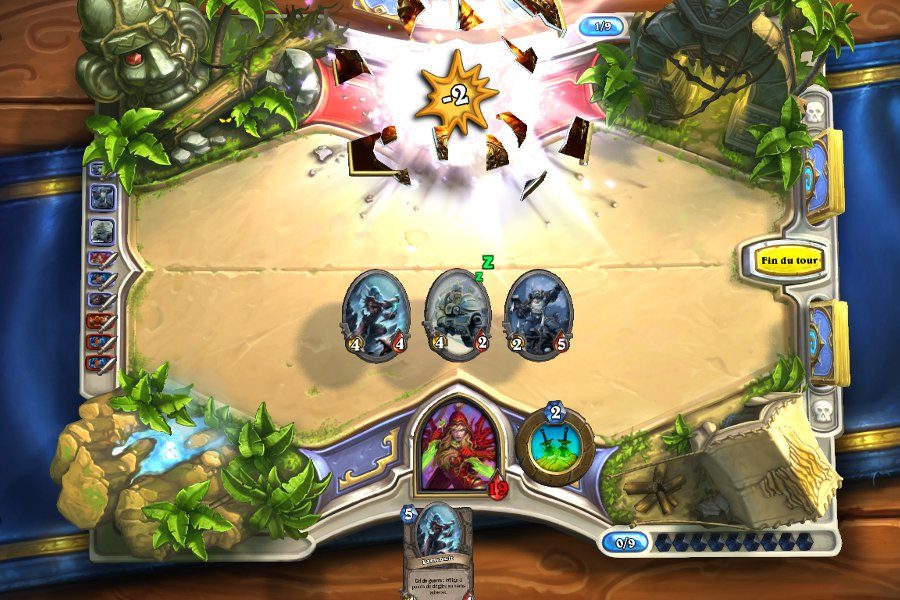
Task: Activate the twin daggers hero power
Action: [x=555, y=447]
